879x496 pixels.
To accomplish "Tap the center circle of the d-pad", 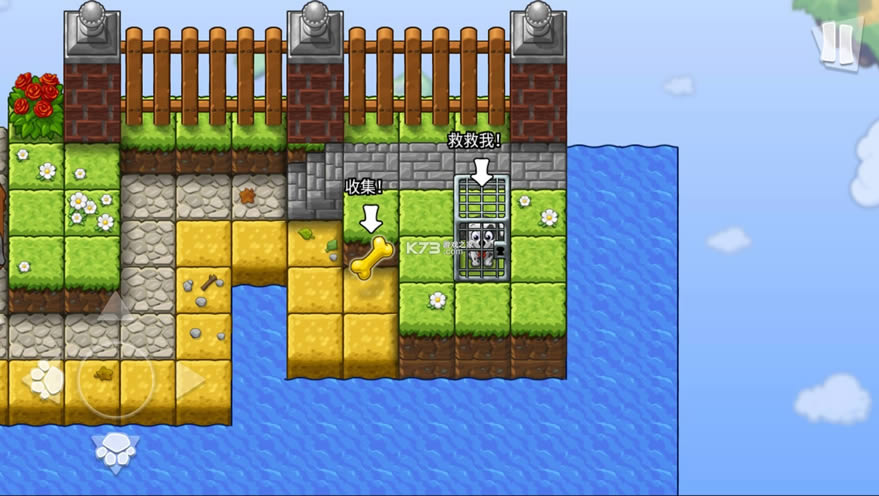I will (x=115, y=381).
